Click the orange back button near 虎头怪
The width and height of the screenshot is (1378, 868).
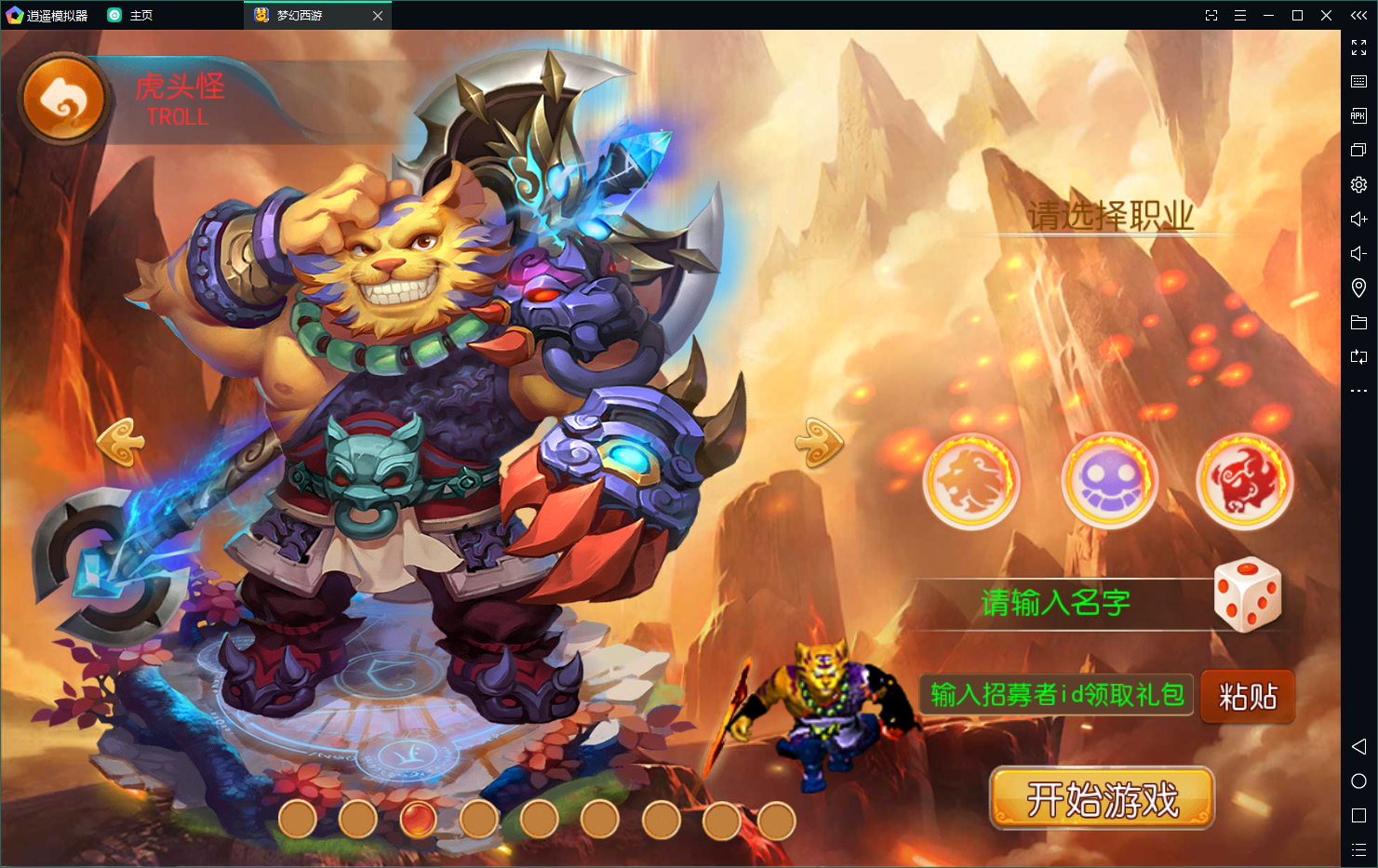[x=63, y=99]
